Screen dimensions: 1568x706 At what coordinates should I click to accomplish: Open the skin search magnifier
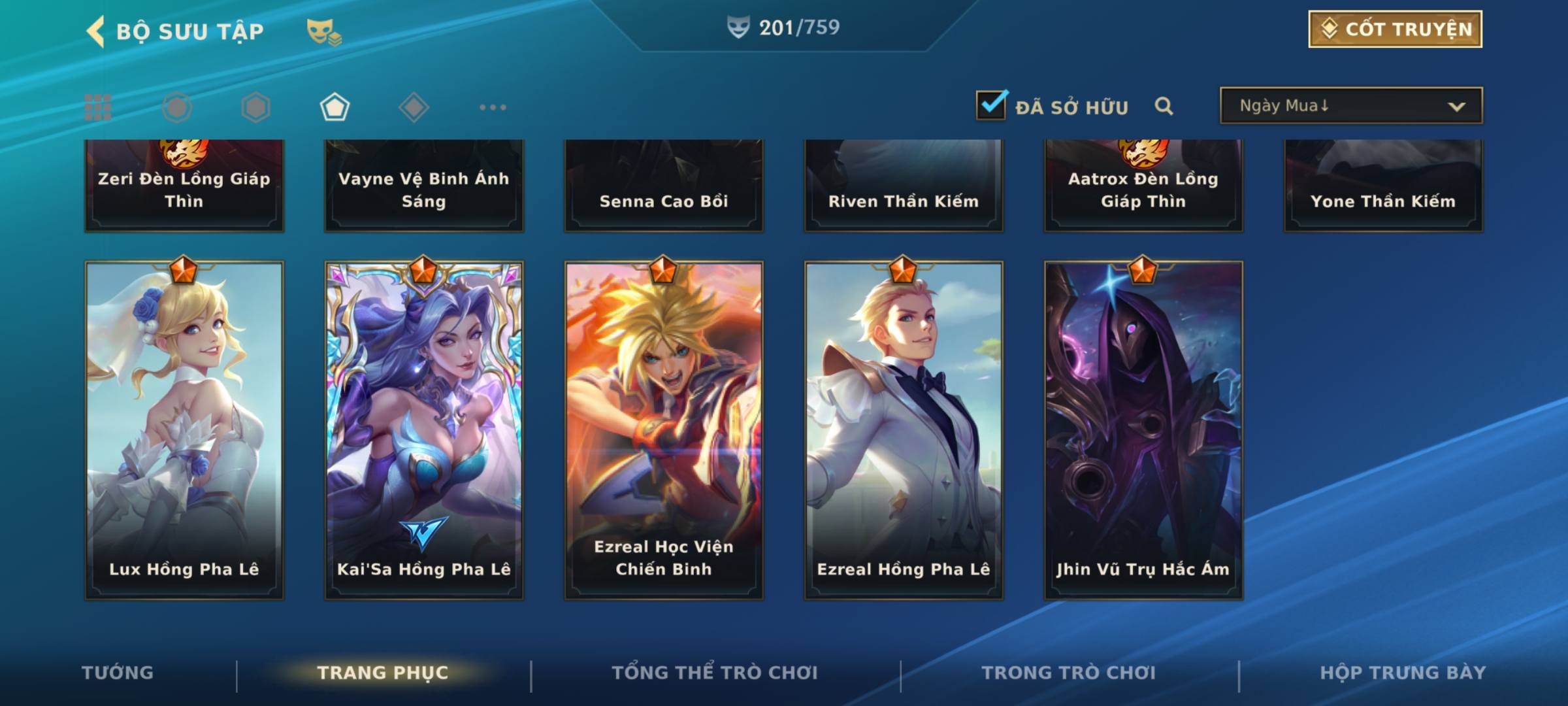[1164, 106]
